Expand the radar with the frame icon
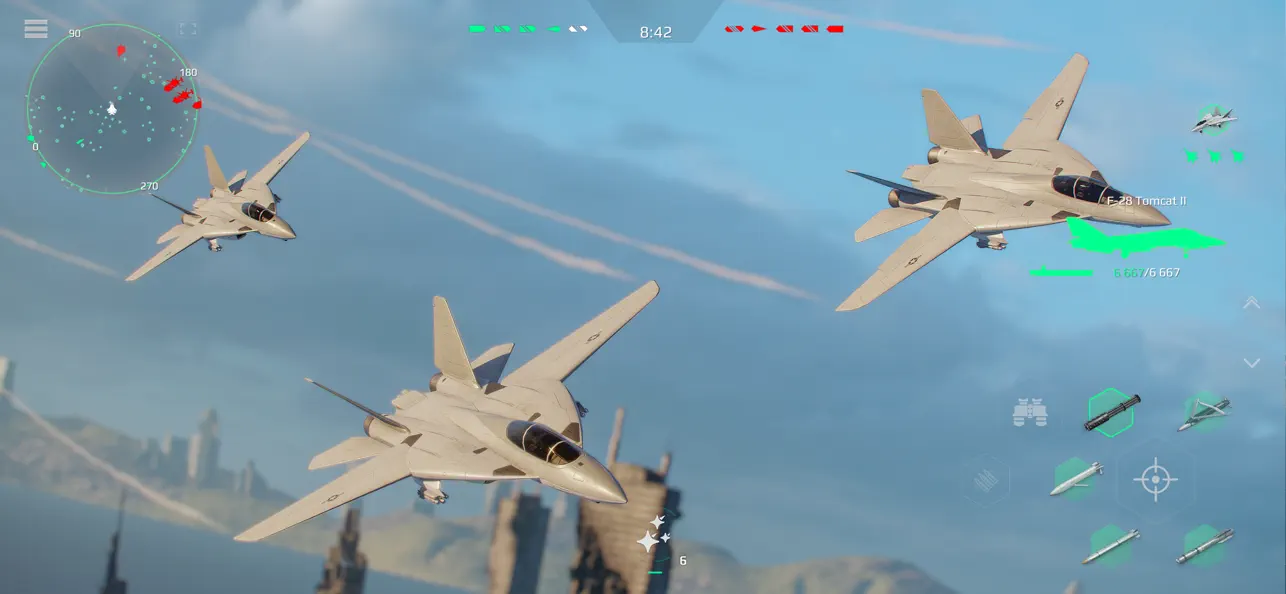 pos(188,29)
